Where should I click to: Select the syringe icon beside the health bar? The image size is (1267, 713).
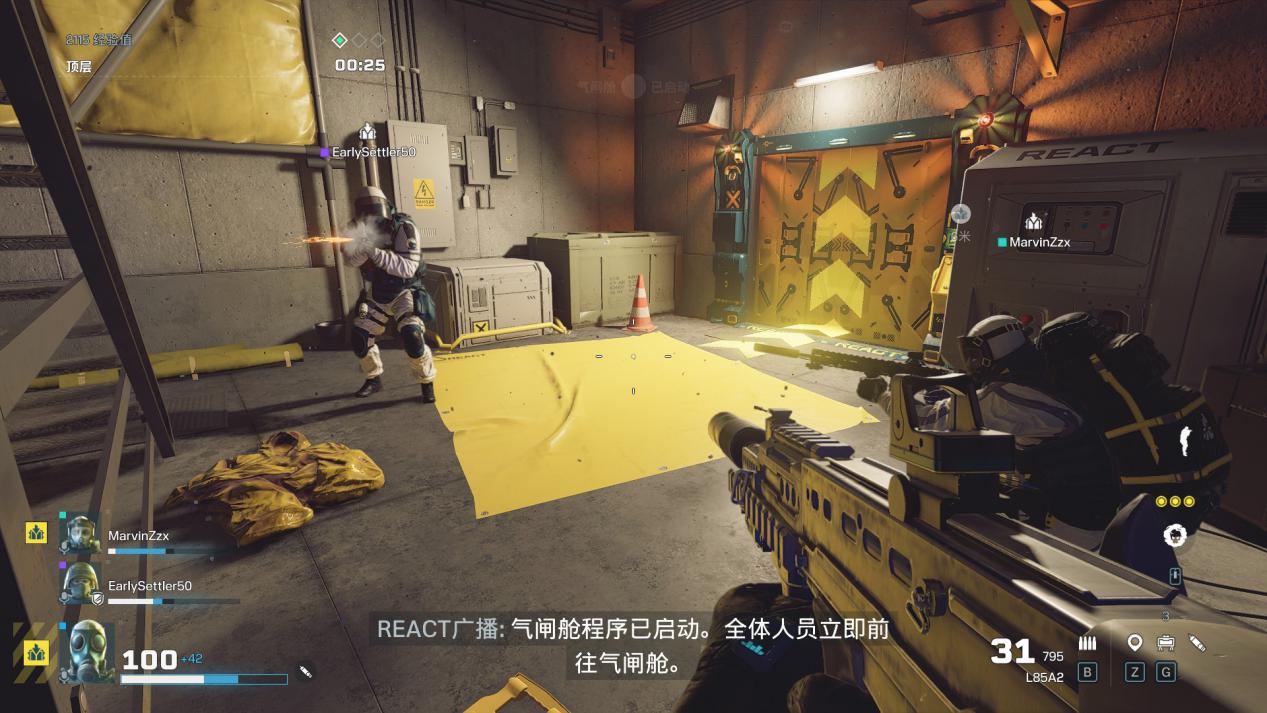click(306, 671)
